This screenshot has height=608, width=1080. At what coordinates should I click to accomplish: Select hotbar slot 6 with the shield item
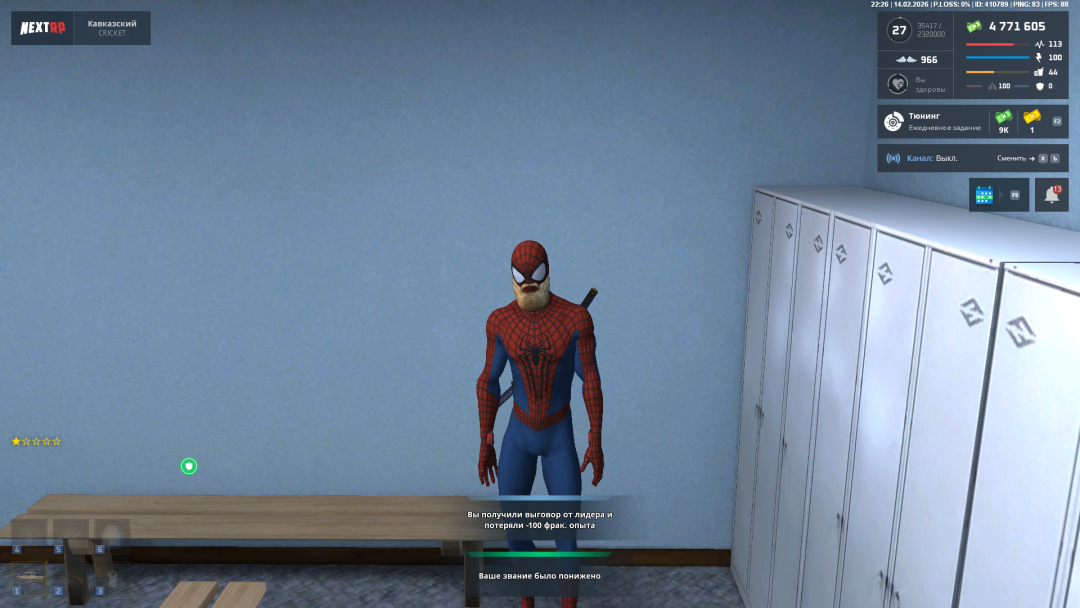tap(110, 535)
